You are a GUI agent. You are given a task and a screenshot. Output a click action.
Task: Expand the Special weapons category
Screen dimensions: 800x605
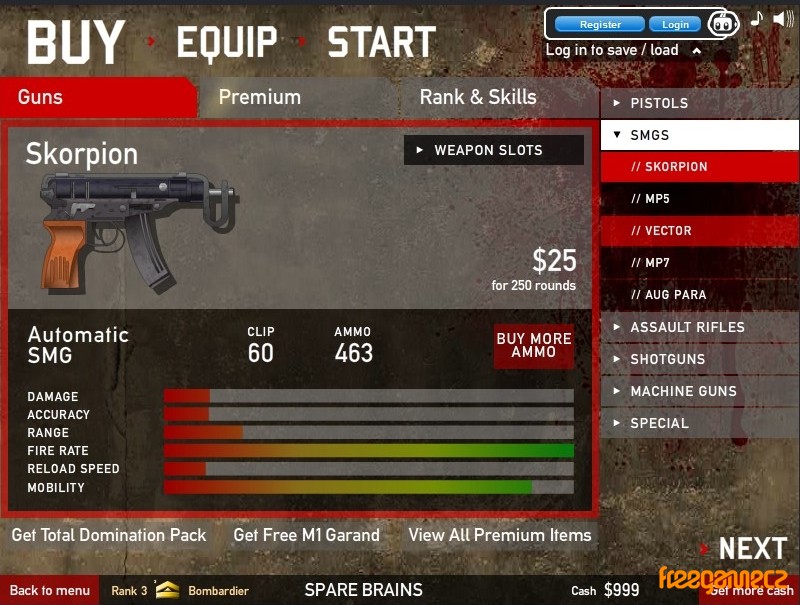pos(699,423)
